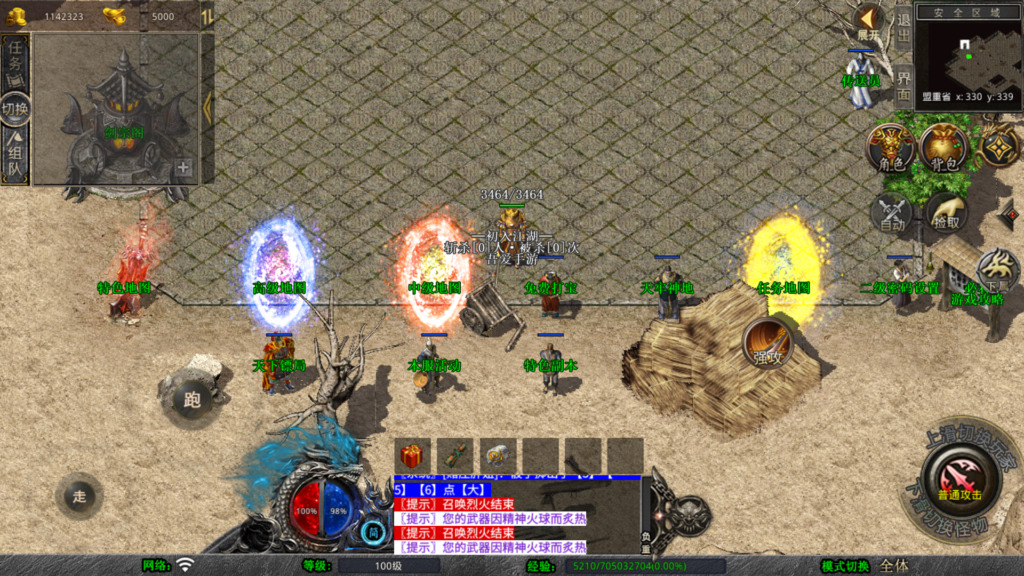Select the 走 walk movement button

pyautogui.click(x=80, y=496)
